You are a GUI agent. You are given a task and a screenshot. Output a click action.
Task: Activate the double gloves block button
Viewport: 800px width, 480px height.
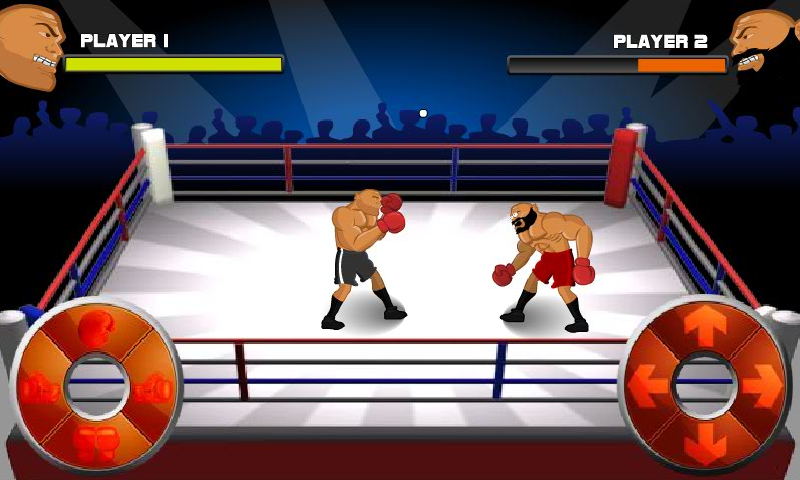point(96,442)
